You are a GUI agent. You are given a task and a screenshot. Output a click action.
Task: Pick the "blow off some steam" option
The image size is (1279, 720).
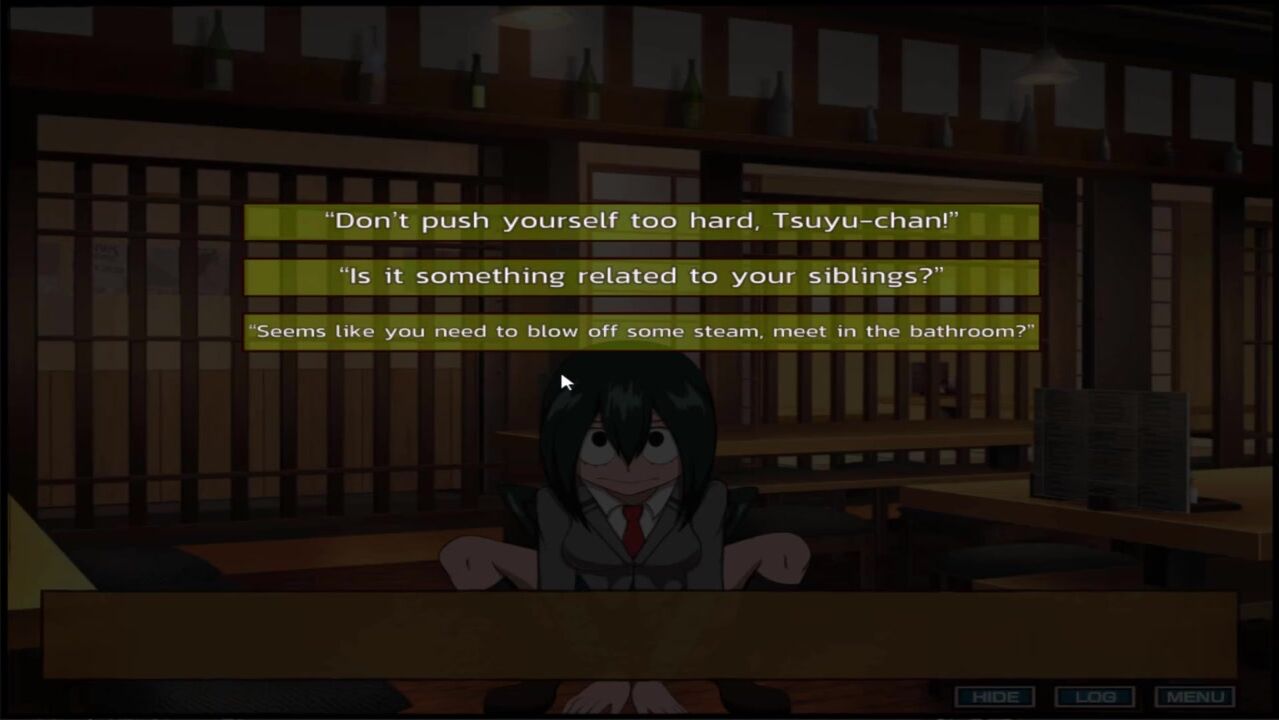pyautogui.click(x=641, y=332)
